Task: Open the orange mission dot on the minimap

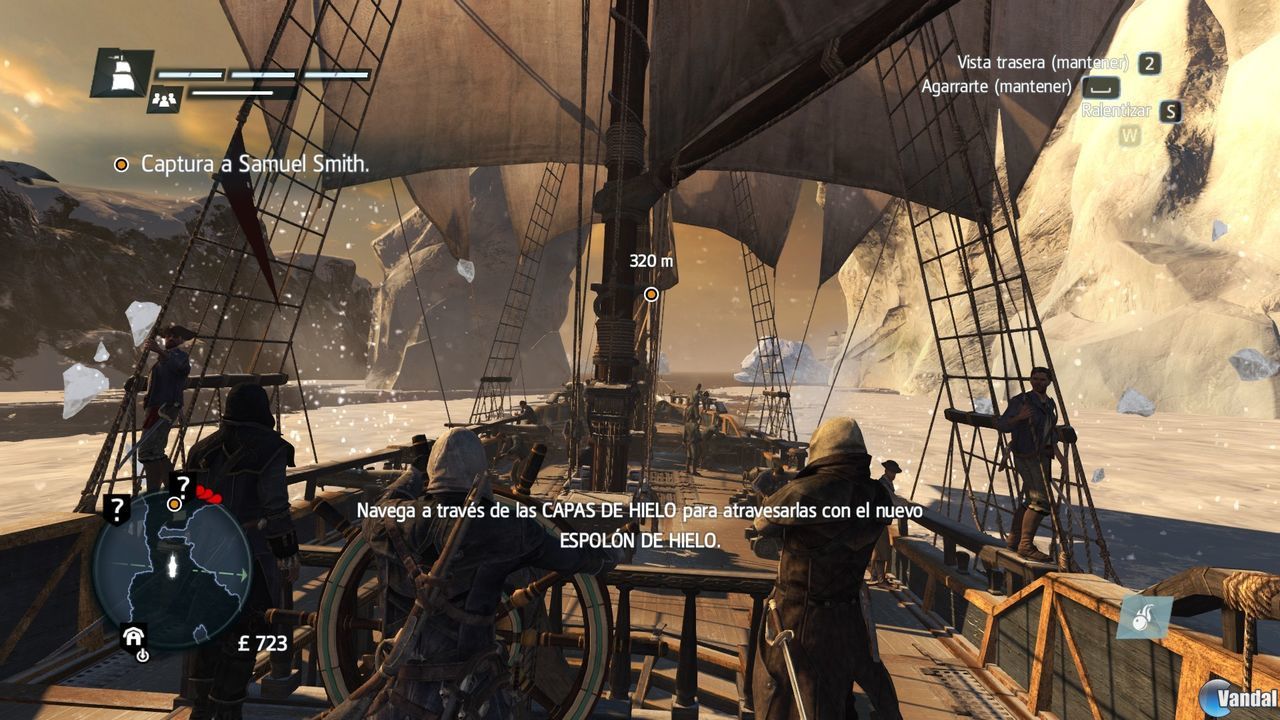Action: pyautogui.click(x=174, y=503)
